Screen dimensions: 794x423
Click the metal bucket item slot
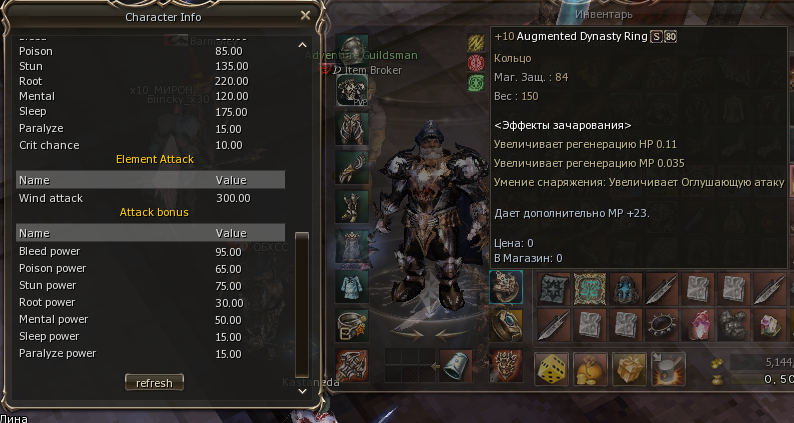pos(456,364)
